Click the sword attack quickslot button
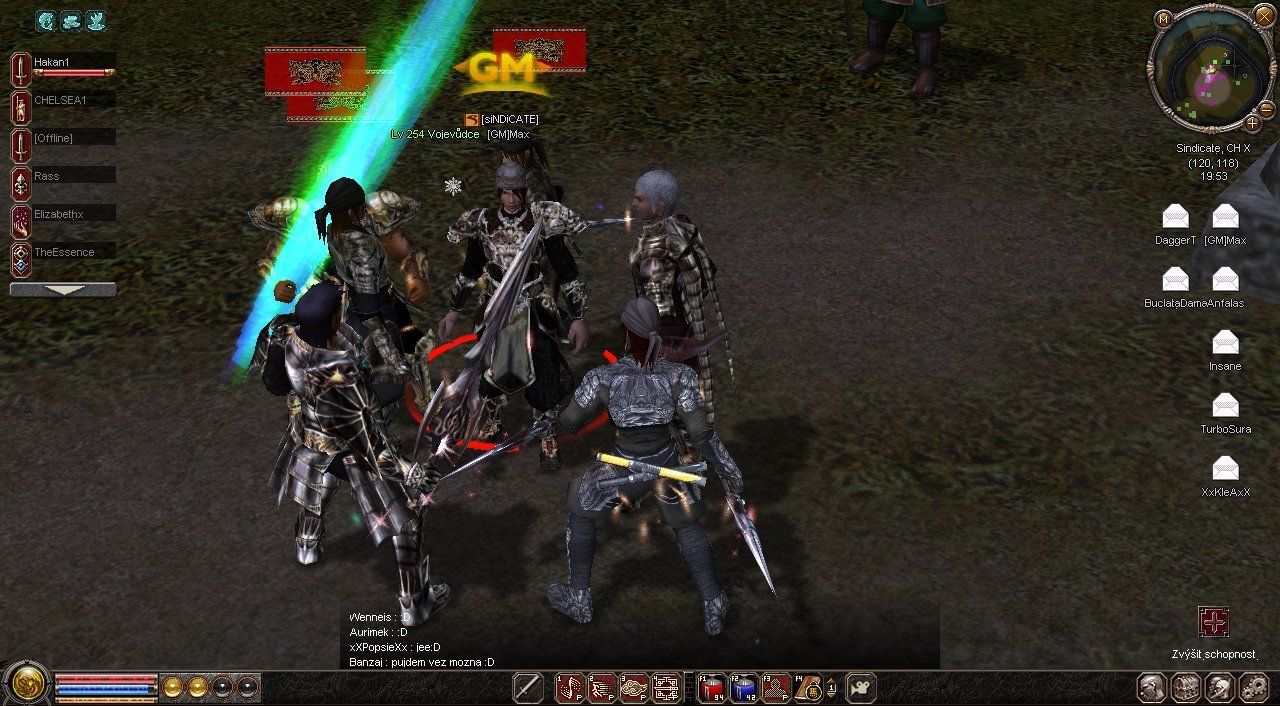The image size is (1280, 706). pyautogui.click(x=528, y=688)
